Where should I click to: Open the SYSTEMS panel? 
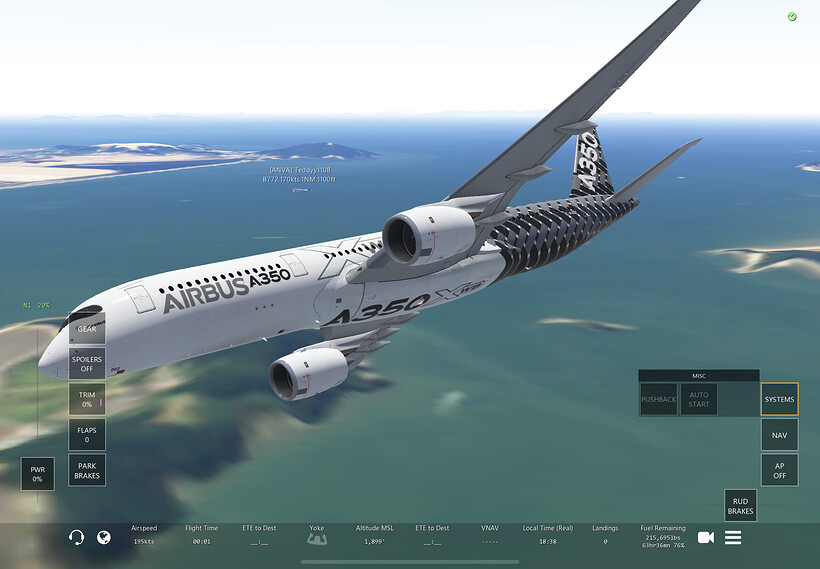(x=779, y=399)
